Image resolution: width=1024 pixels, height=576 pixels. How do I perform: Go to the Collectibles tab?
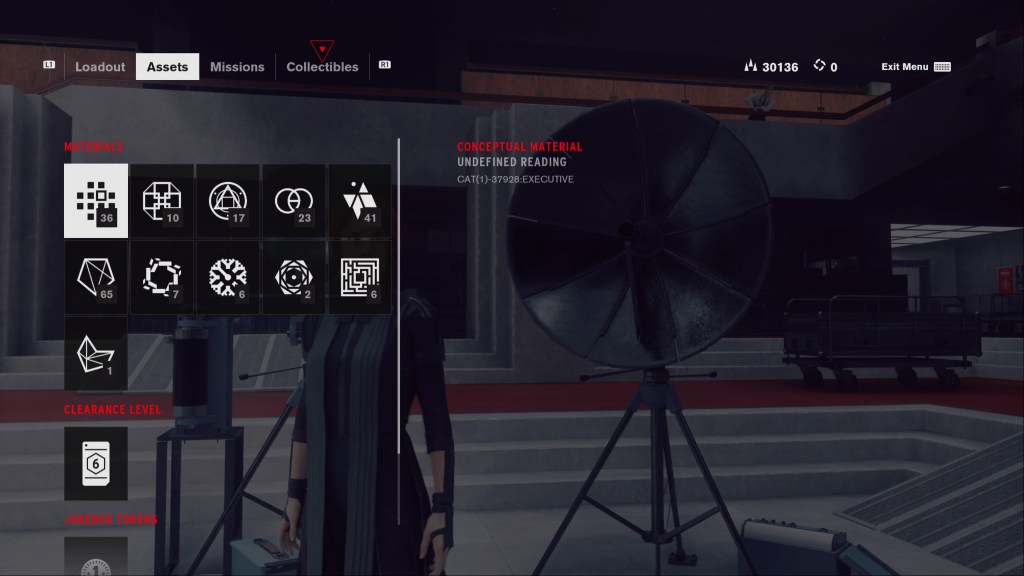[x=322, y=67]
